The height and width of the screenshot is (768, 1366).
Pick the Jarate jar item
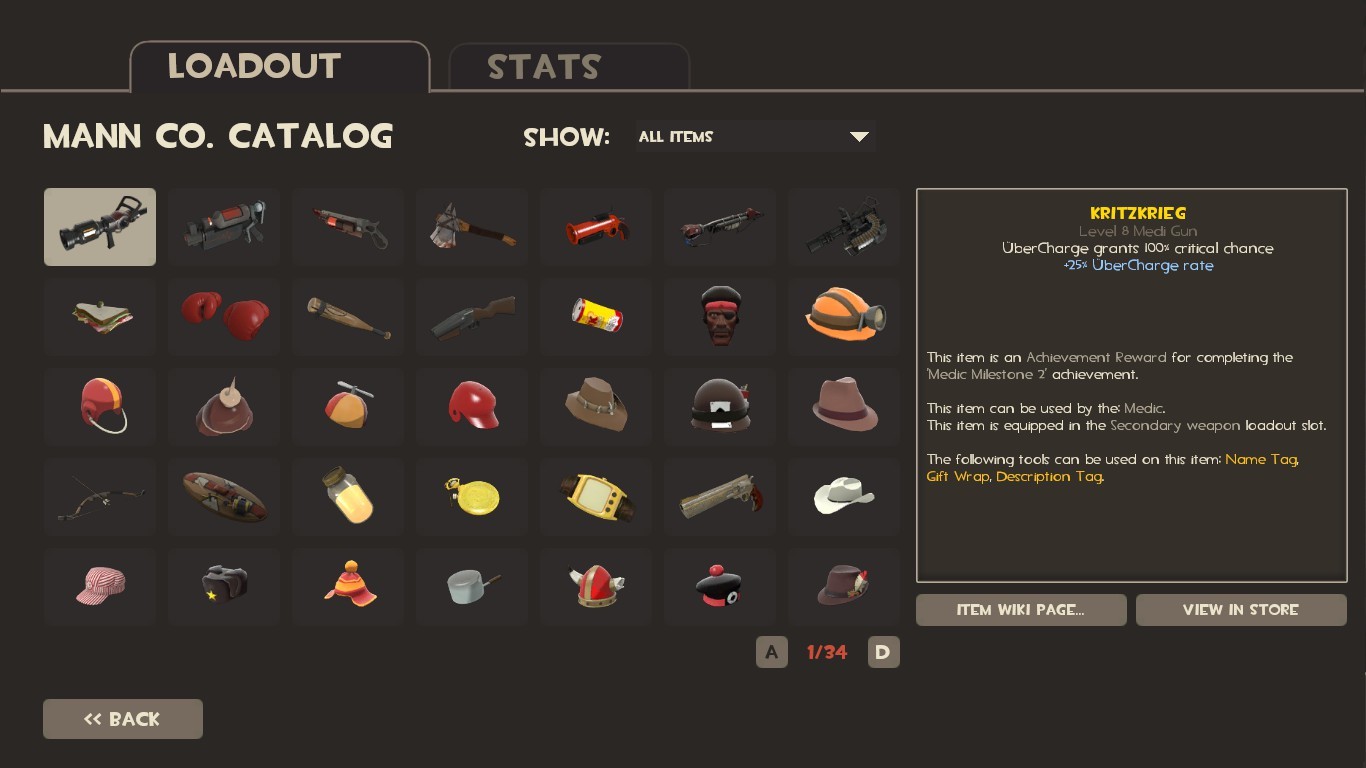[348, 497]
